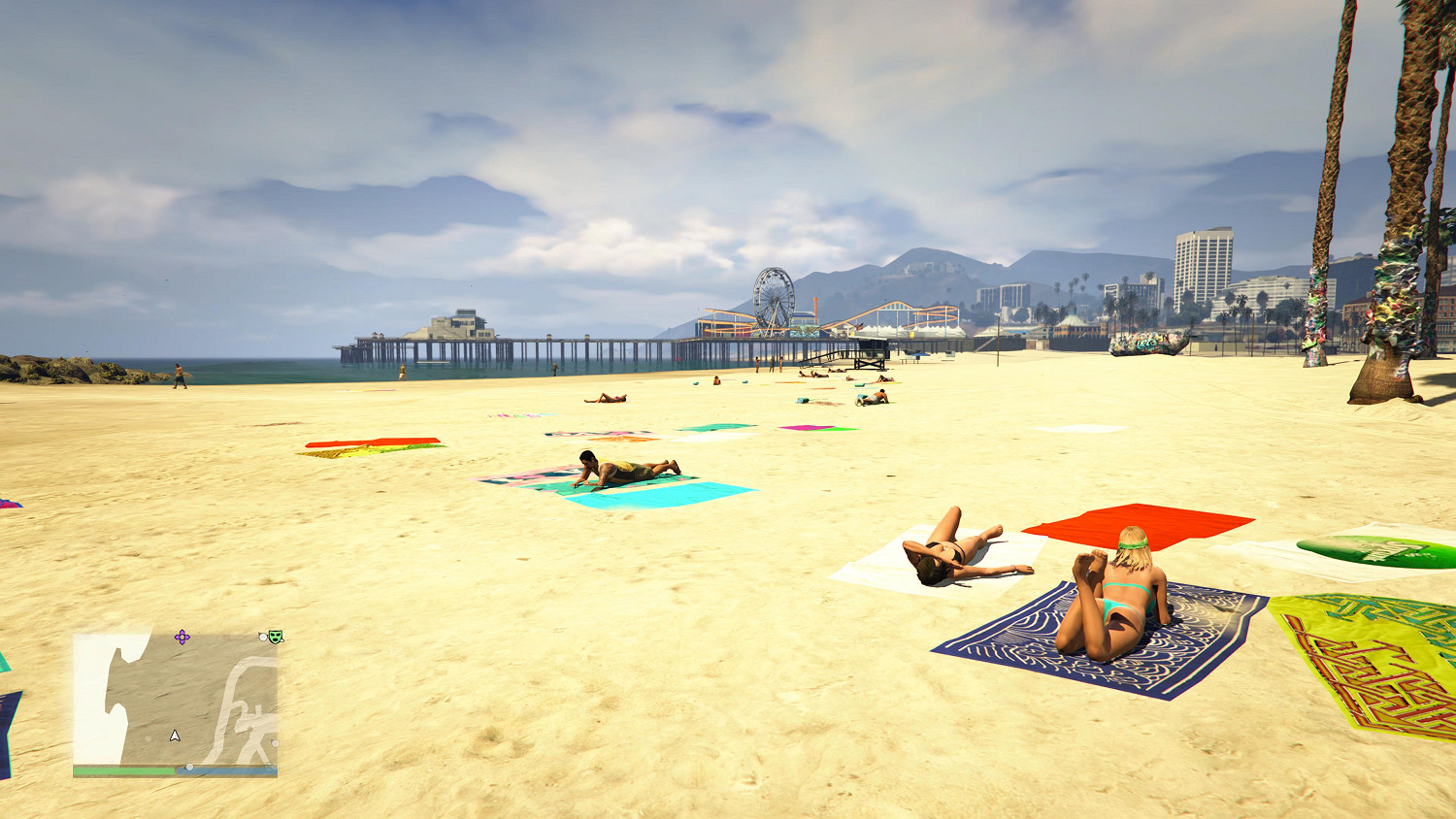Click the green mask shop icon on the minimap
The image size is (1456, 819).
(275, 637)
